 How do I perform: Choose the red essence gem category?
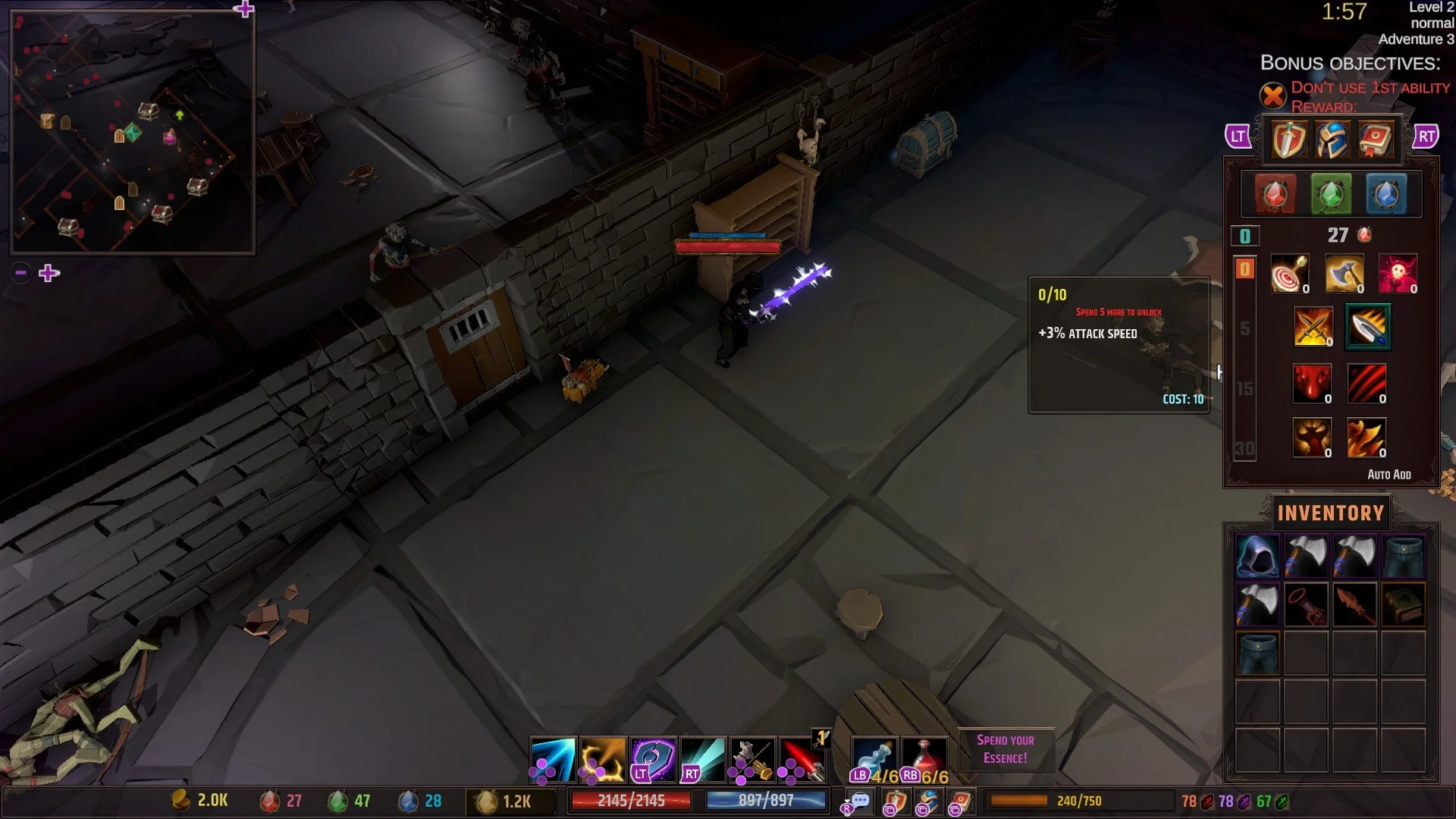[1275, 194]
